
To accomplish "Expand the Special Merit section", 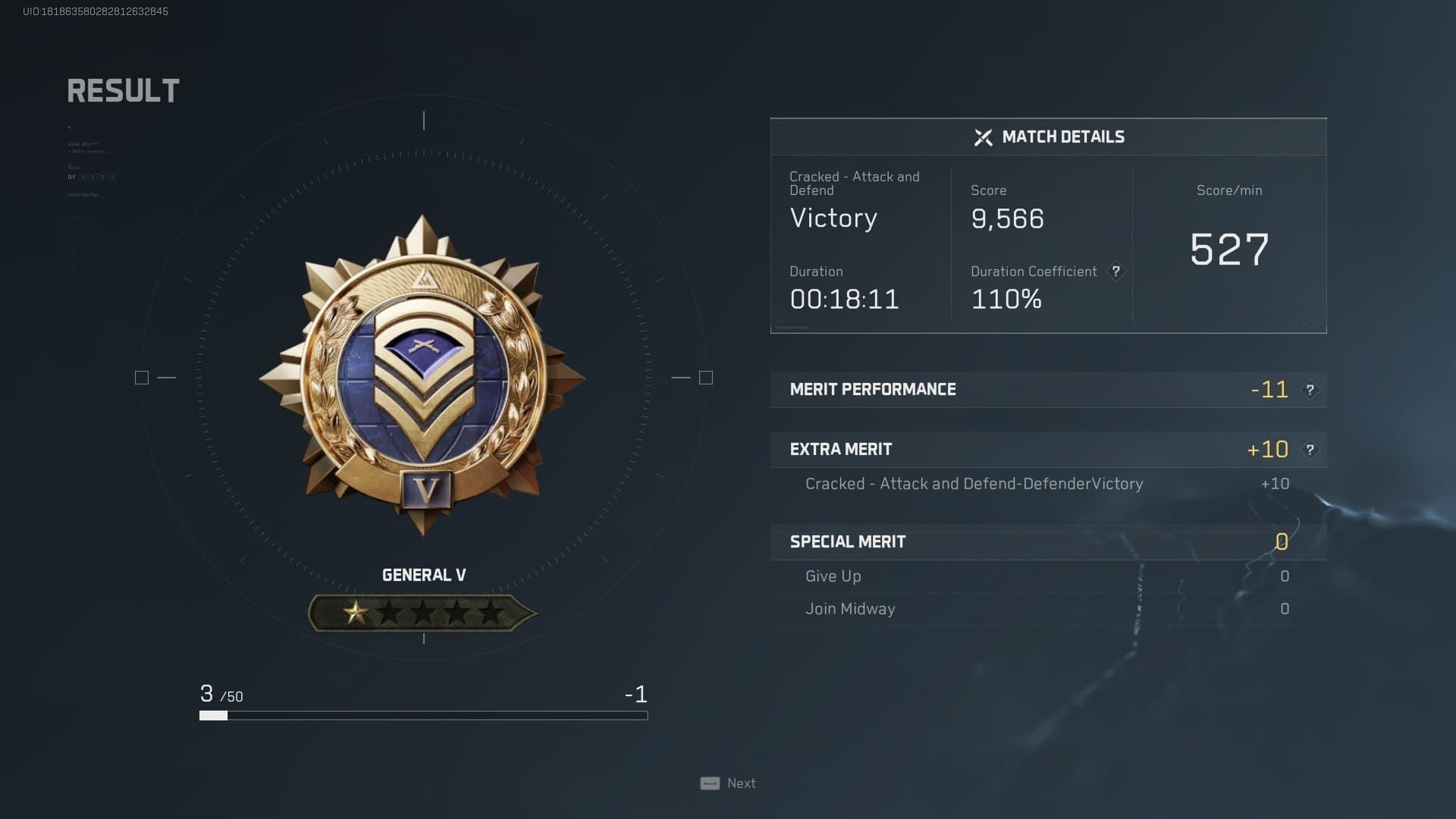I will [848, 541].
